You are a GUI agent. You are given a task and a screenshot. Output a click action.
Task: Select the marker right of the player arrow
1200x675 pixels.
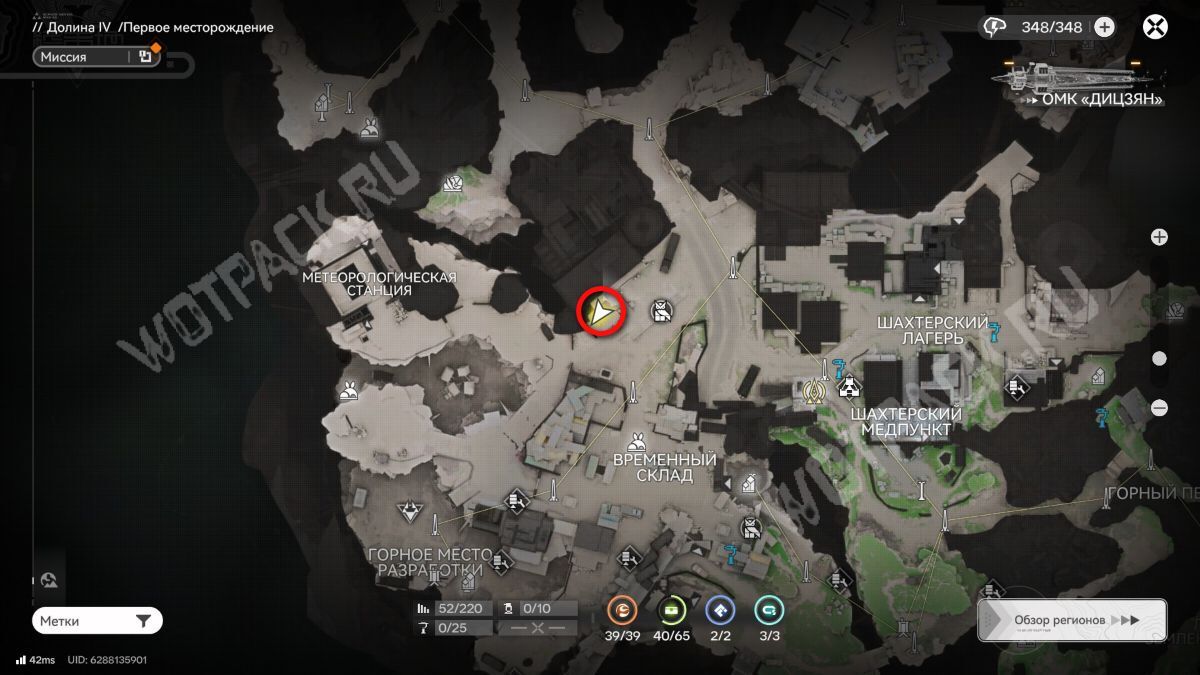pyautogui.click(x=660, y=311)
